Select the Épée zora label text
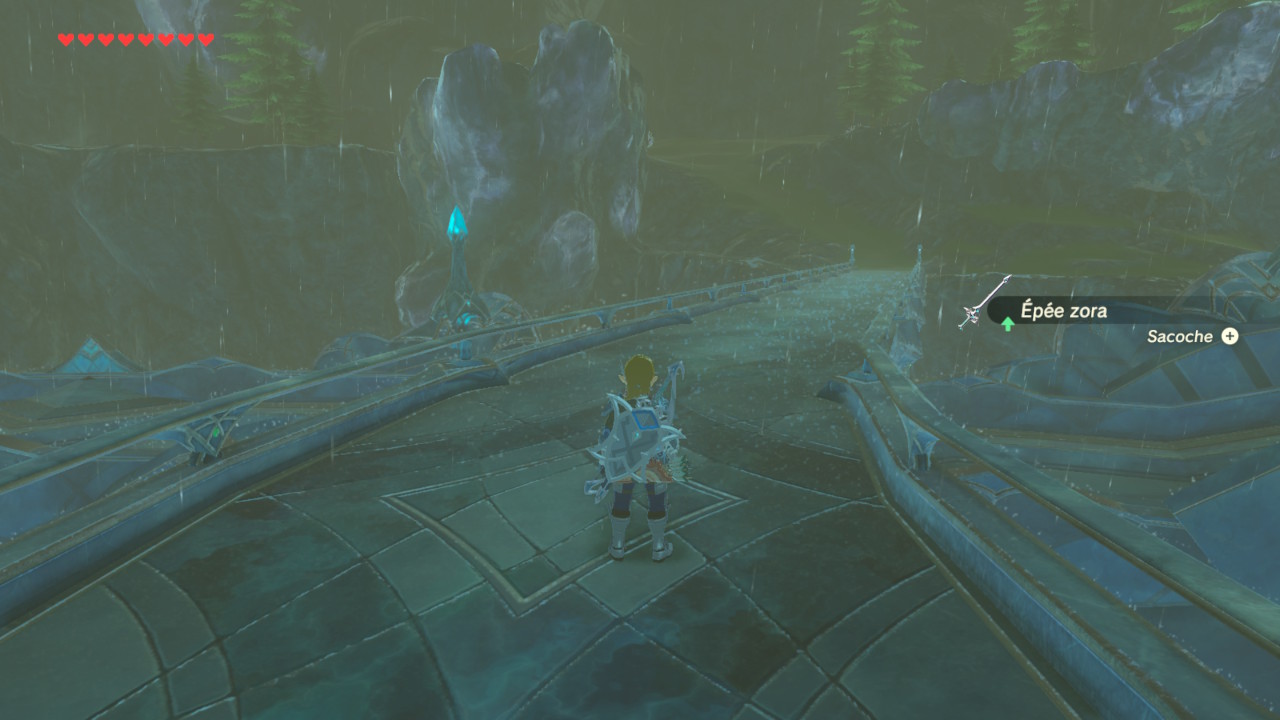The image size is (1280, 720). click(1063, 311)
